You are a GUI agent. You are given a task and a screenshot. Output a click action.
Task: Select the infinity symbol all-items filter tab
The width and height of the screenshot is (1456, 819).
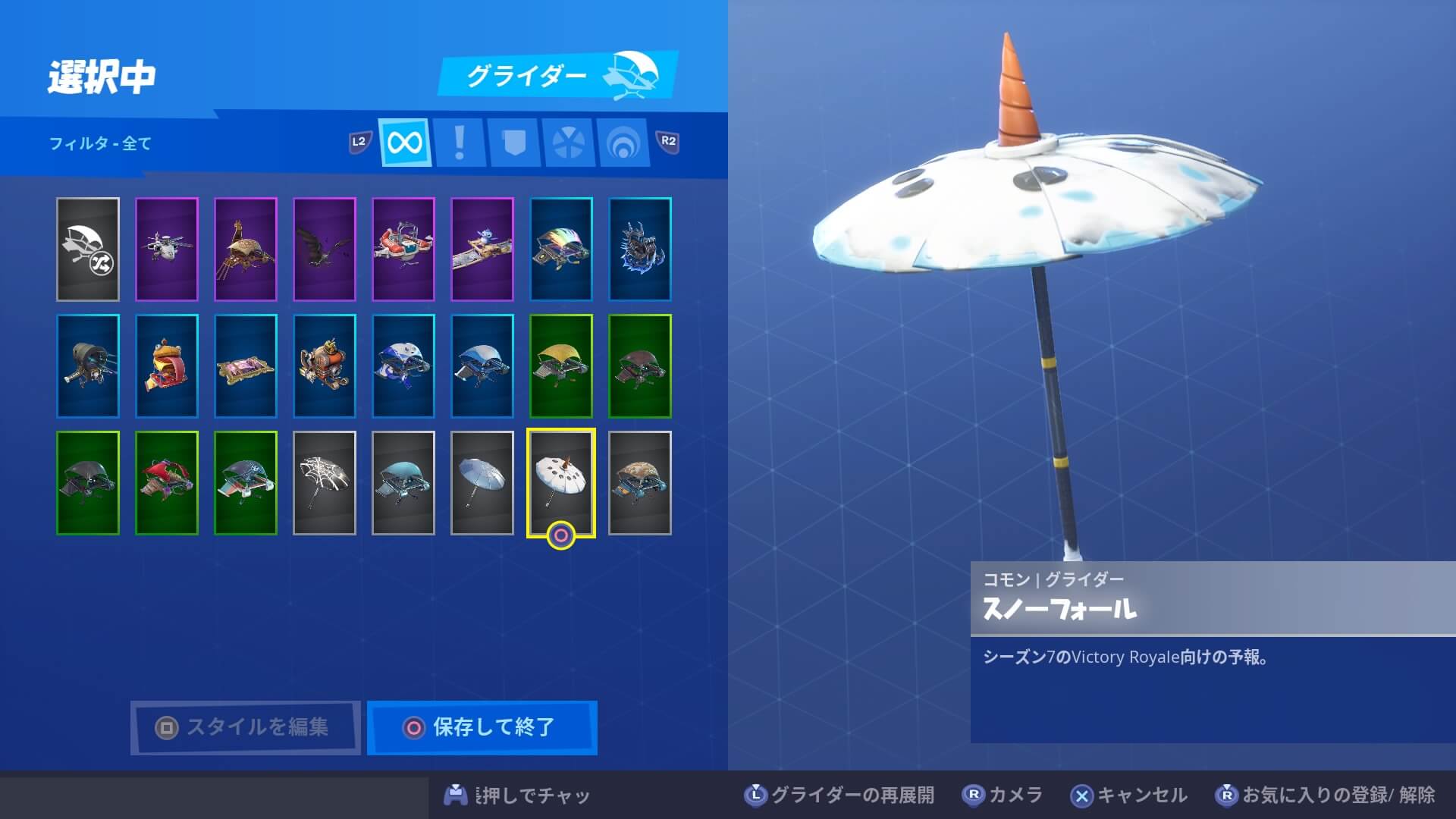(405, 142)
